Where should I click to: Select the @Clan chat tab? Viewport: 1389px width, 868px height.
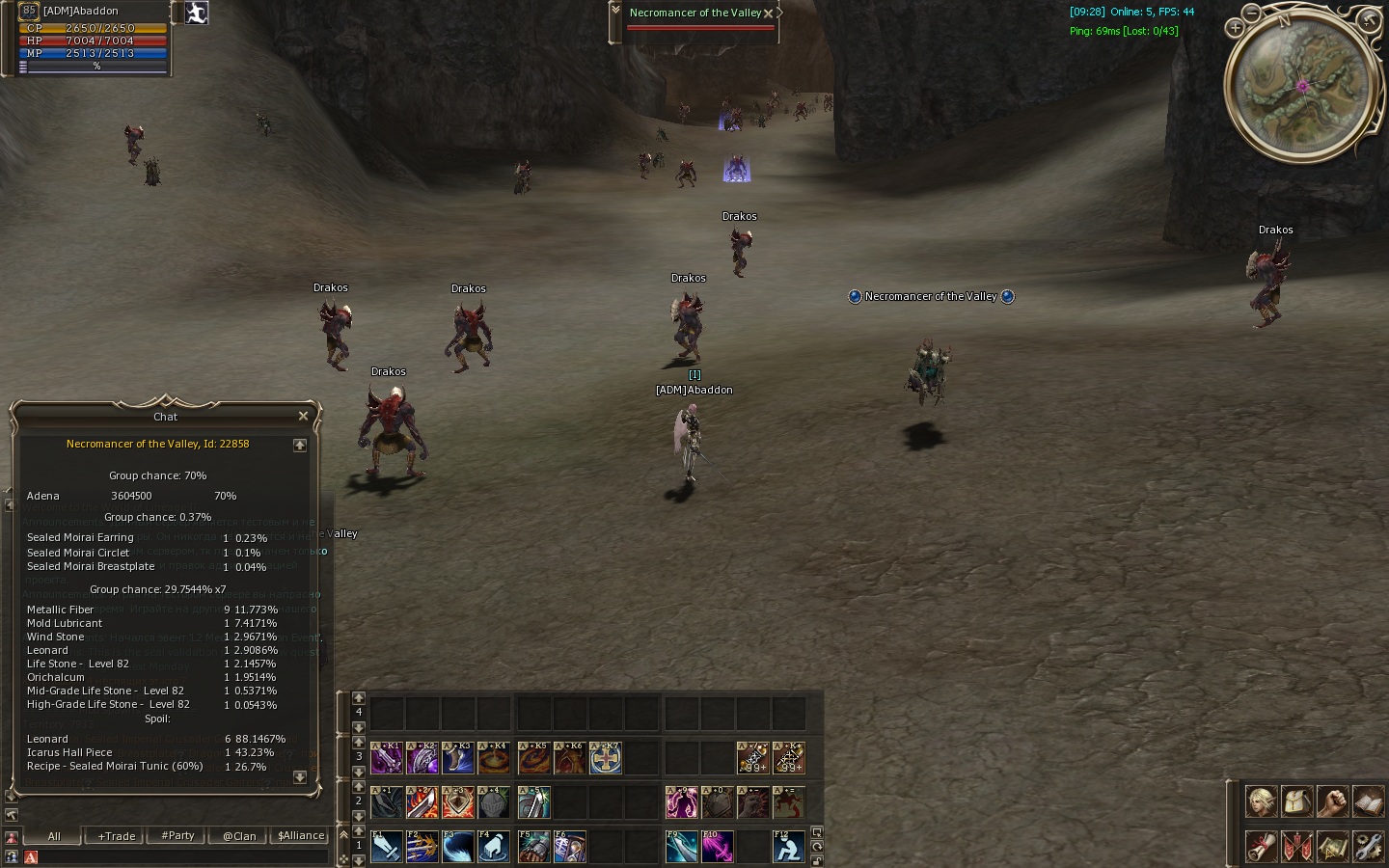tap(239, 836)
